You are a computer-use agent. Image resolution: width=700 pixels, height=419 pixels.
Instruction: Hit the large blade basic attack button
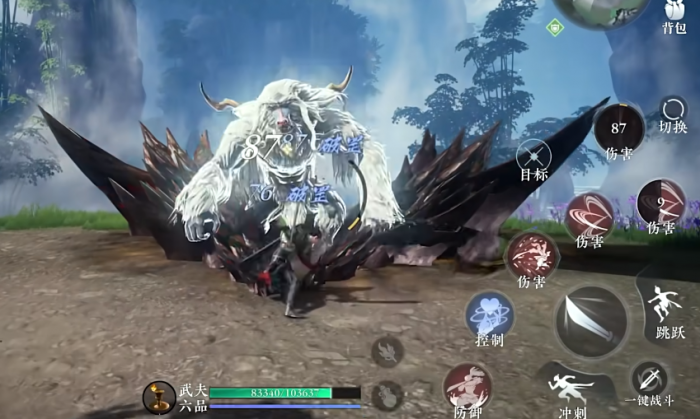click(x=592, y=321)
